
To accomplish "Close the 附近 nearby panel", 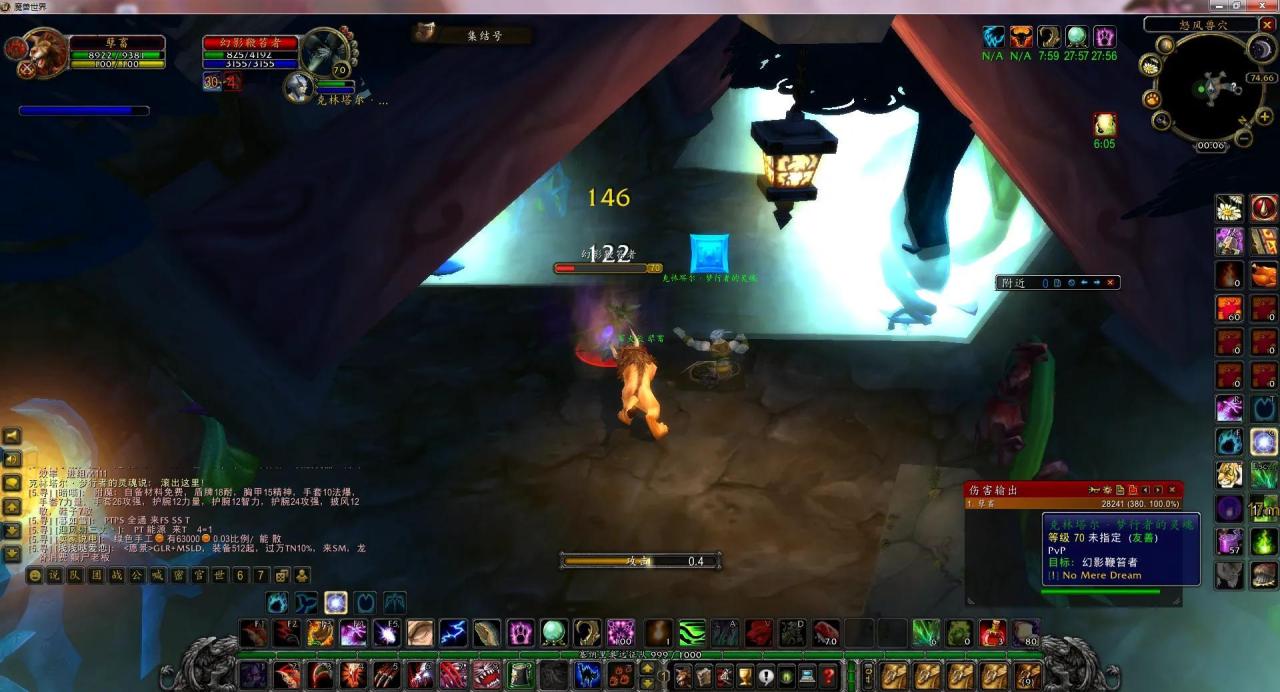I will coord(1109,283).
